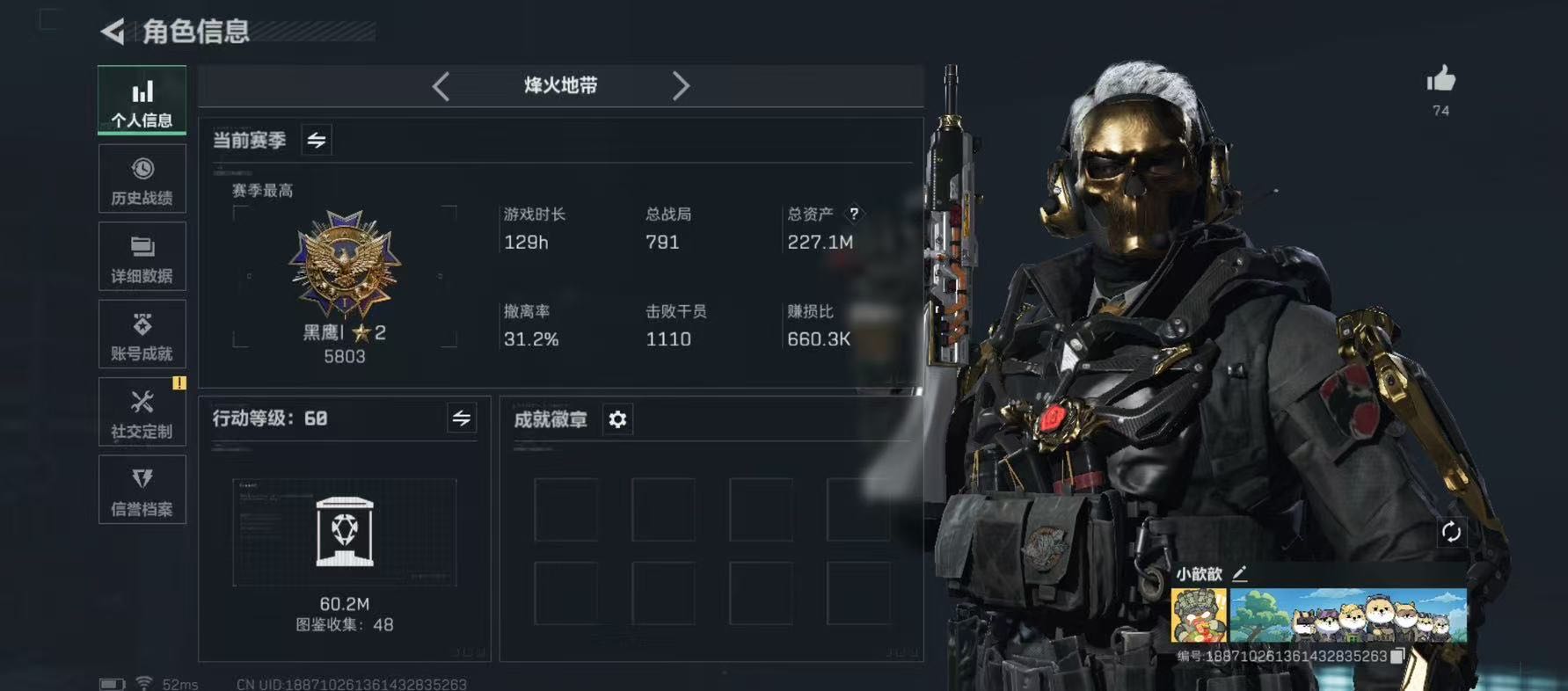The height and width of the screenshot is (691, 1568).
Task: Select the 社交定制 tab
Action: (x=142, y=412)
